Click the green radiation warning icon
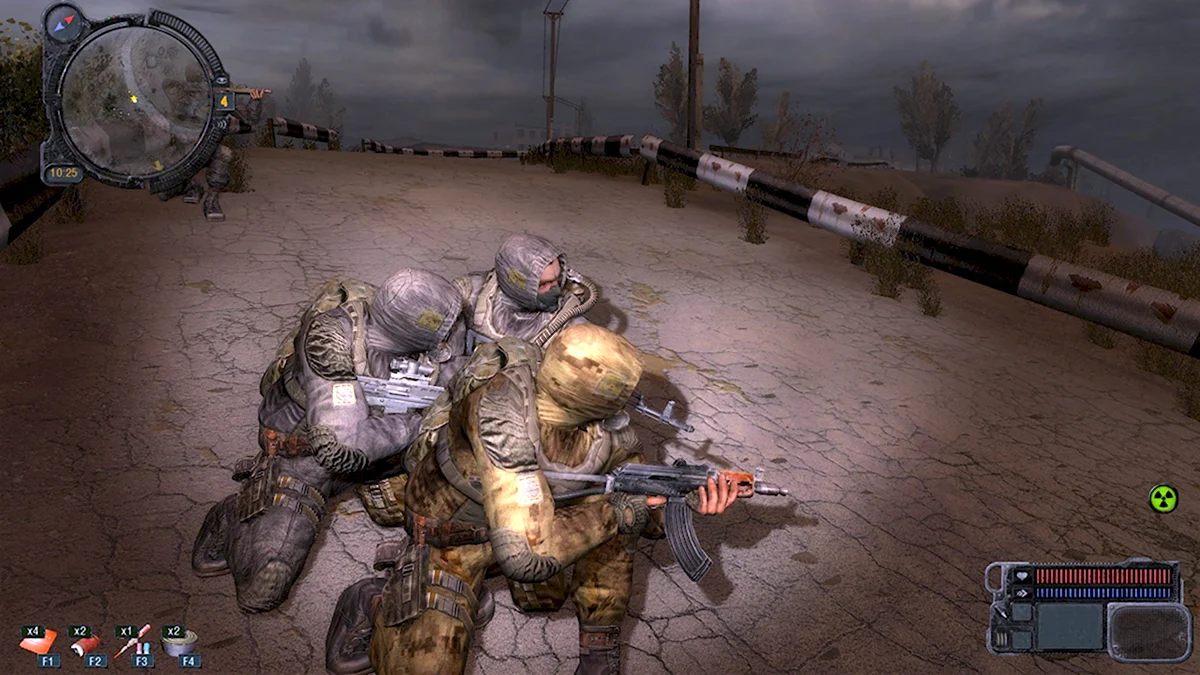 [x=1162, y=498]
